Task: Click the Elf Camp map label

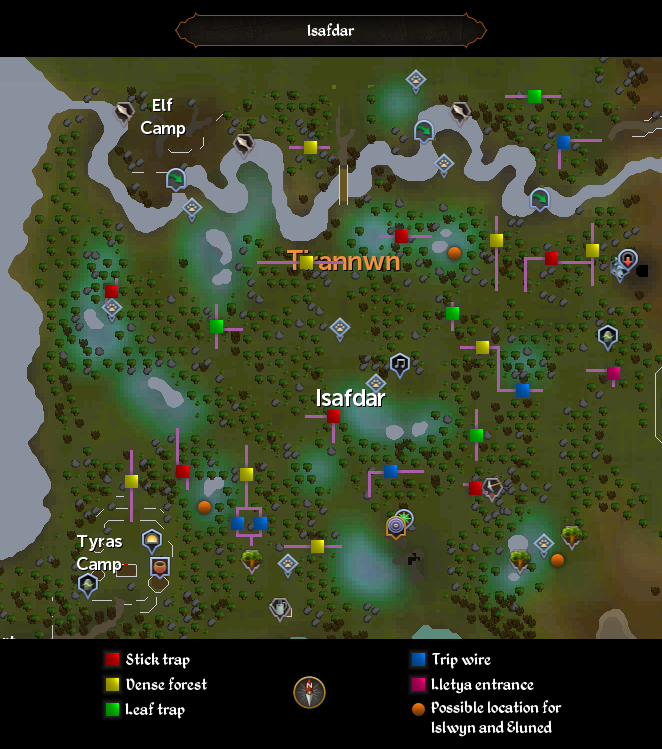Action: click(x=163, y=116)
